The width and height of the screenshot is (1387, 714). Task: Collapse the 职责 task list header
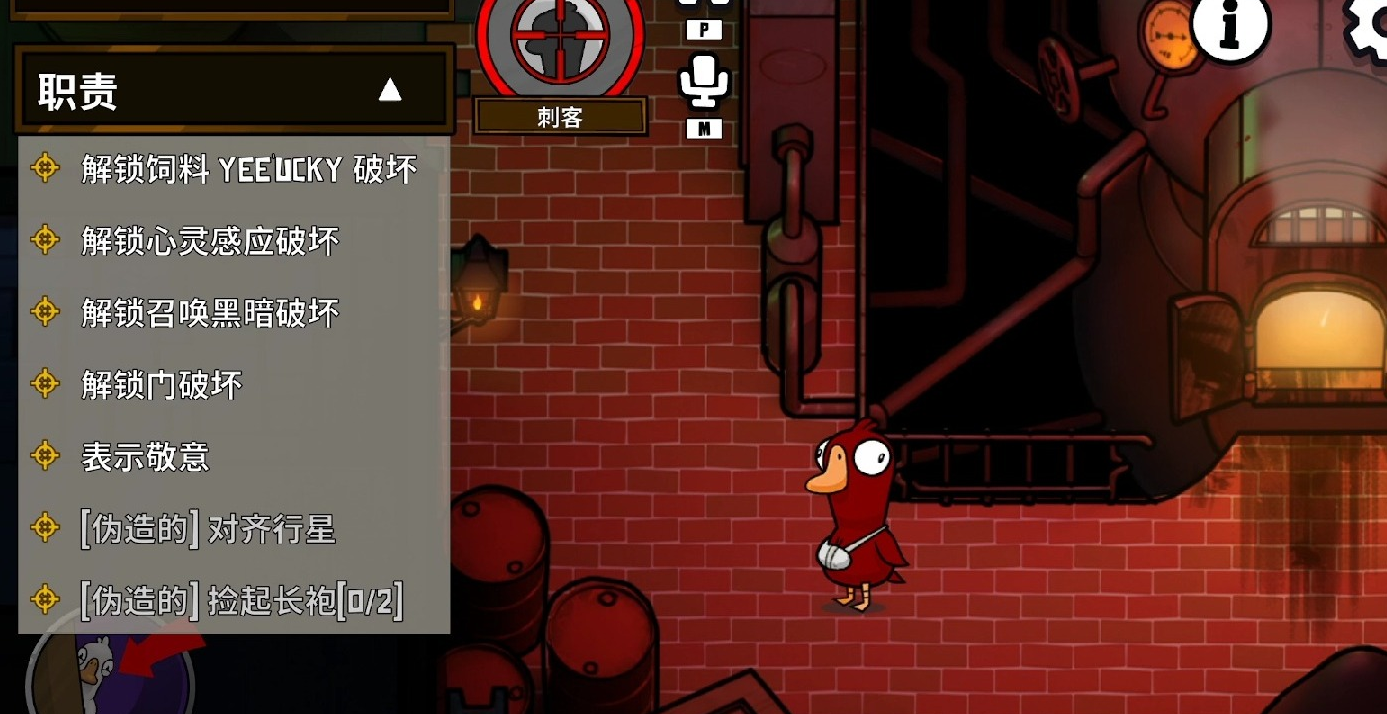click(x=389, y=91)
